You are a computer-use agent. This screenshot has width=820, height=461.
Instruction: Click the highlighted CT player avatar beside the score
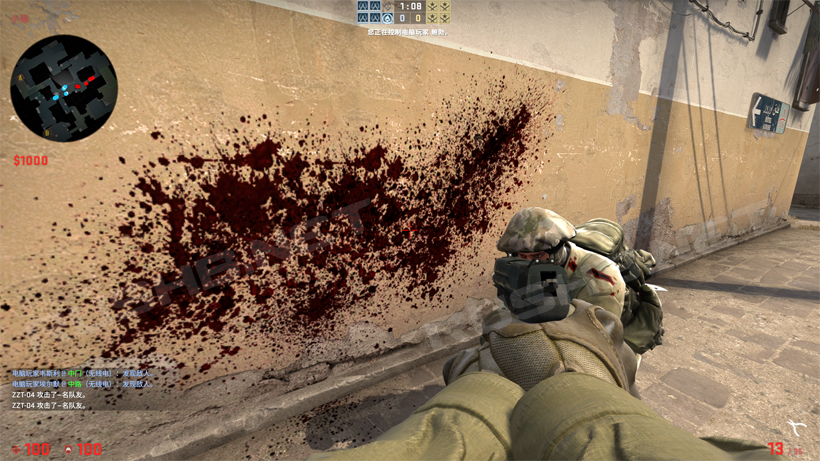click(x=387, y=18)
